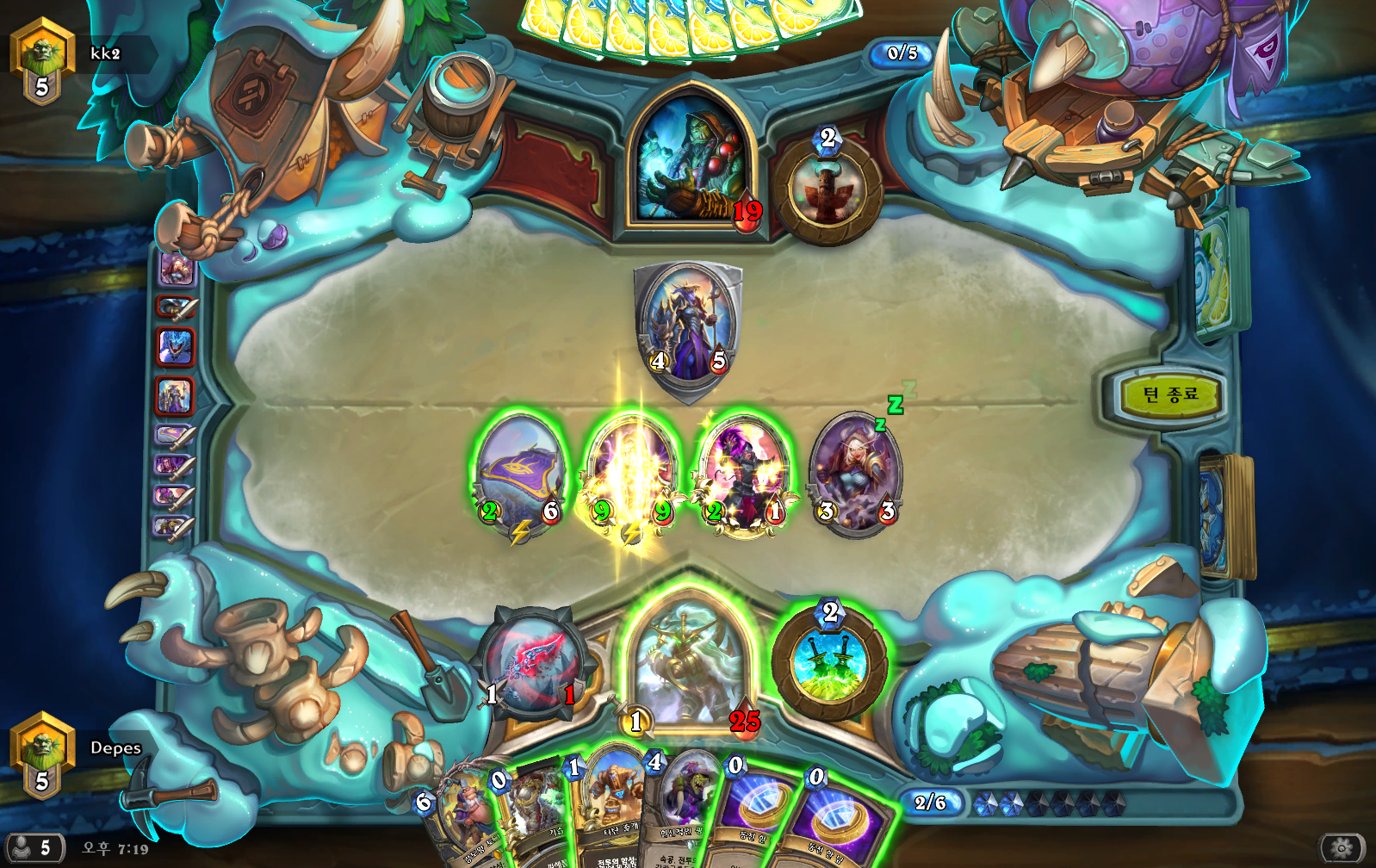Select the 4-cost goblin minion card

[x=685, y=809]
